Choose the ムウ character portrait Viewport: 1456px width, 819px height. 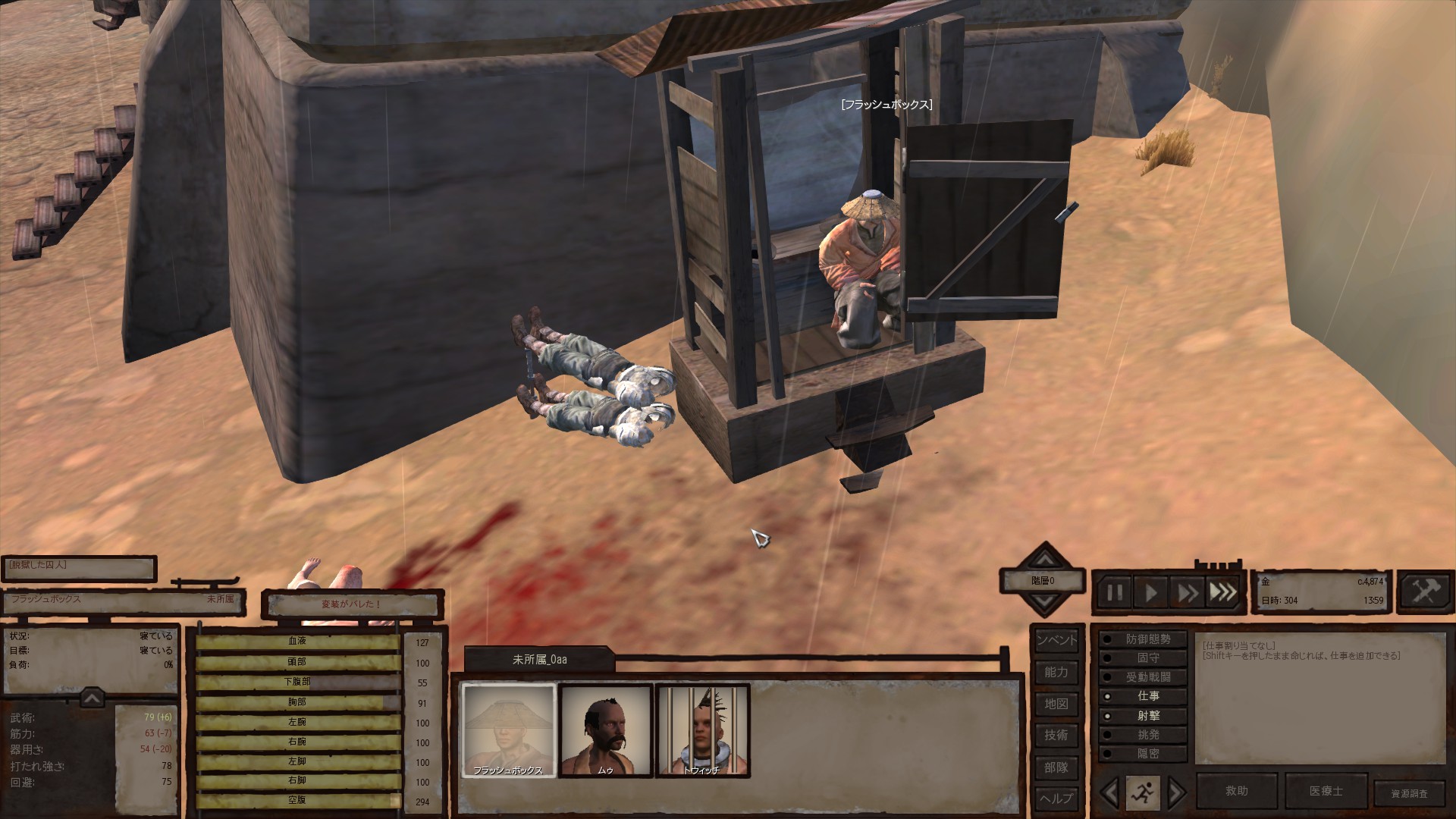[x=605, y=730]
